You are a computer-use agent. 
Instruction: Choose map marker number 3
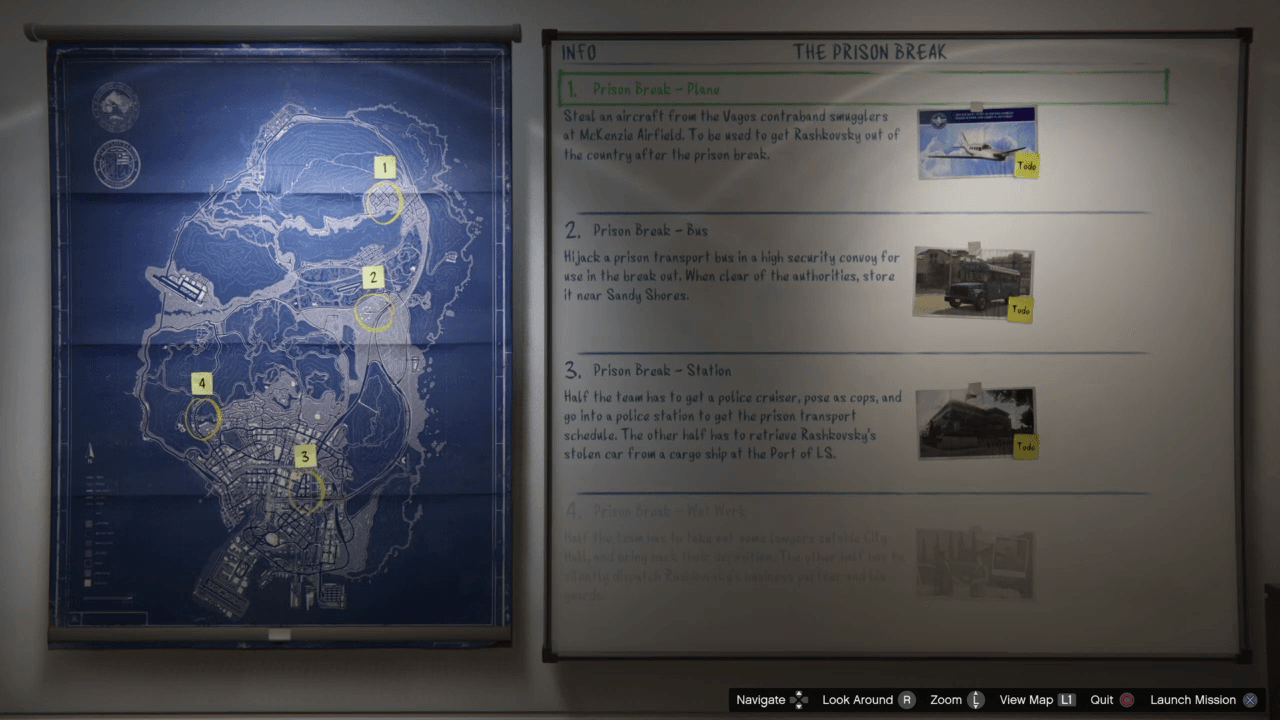click(x=305, y=457)
